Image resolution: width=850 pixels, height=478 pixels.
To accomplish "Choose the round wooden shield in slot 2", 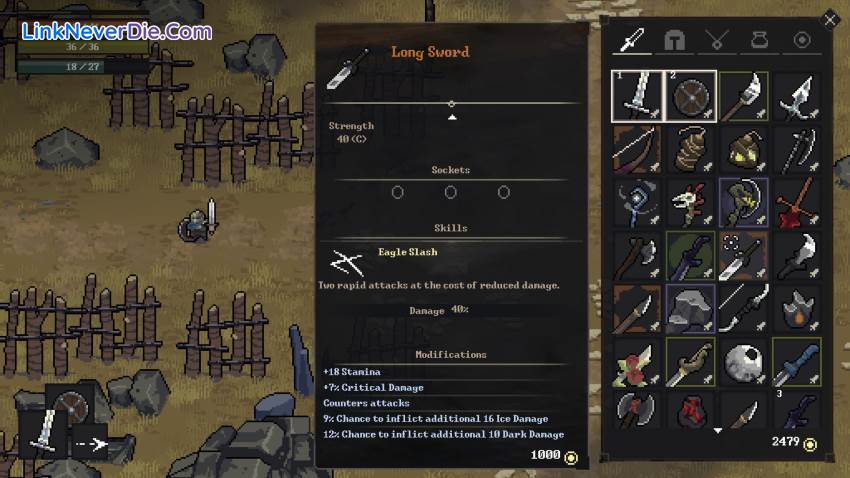I will pos(690,96).
